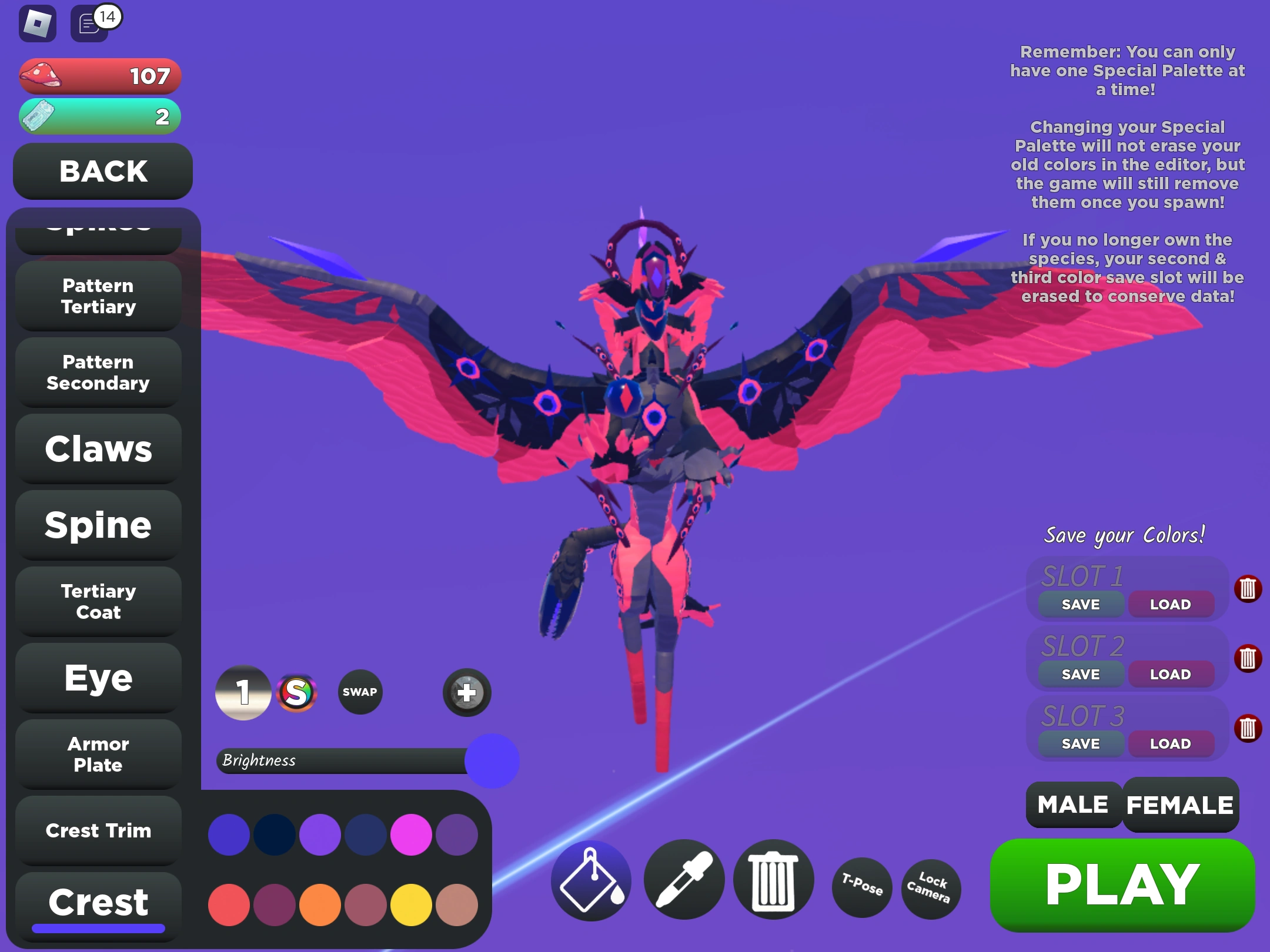Pick the magenta color swatch
This screenshot has height=952, width=1270.
point(411,834)
